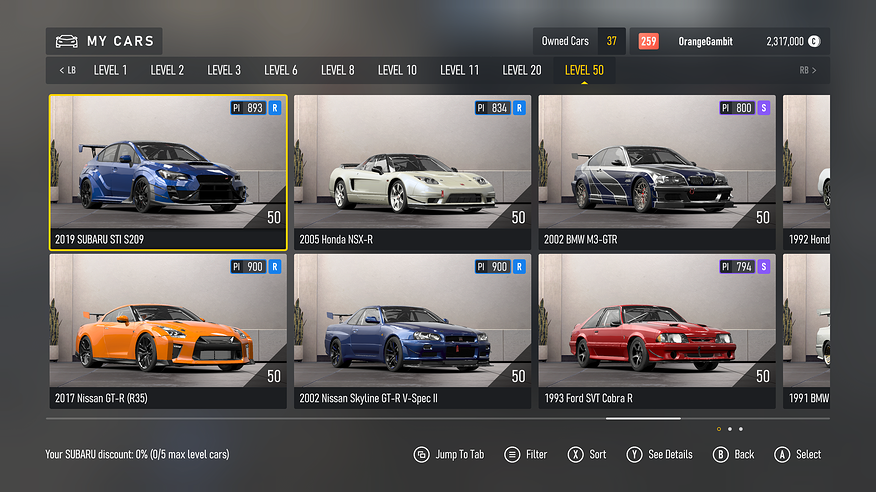Choose the 2002 Nissan Skyline GT-R V-Spec II

[412, 331]
